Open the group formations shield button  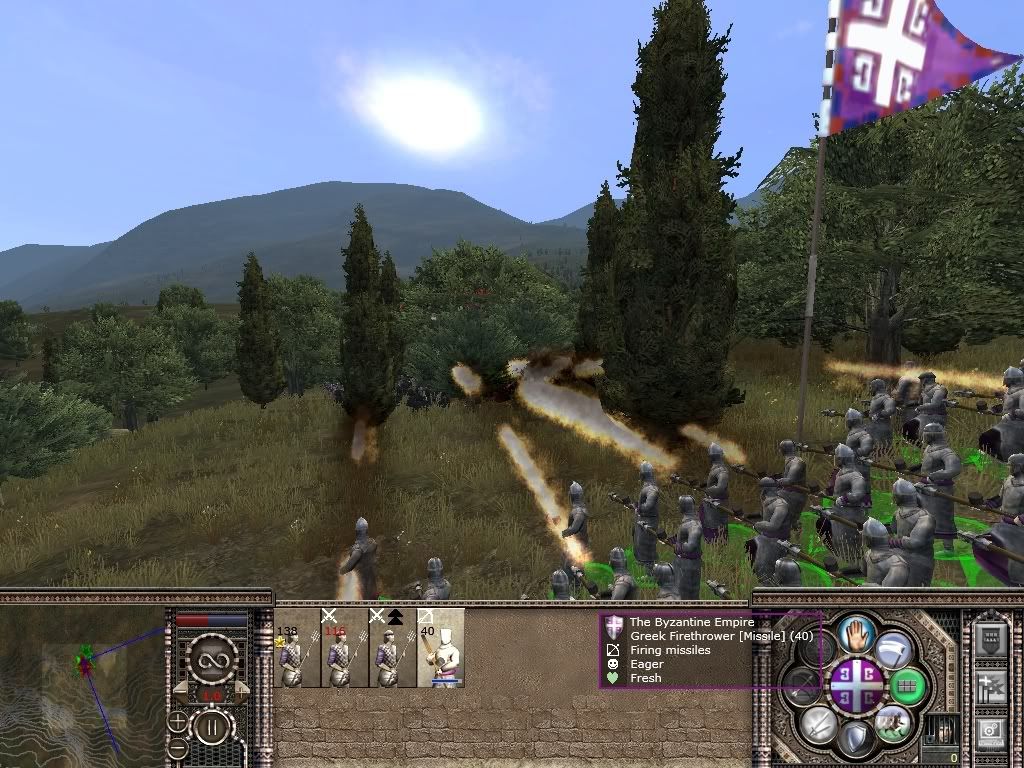click(990, 639)
